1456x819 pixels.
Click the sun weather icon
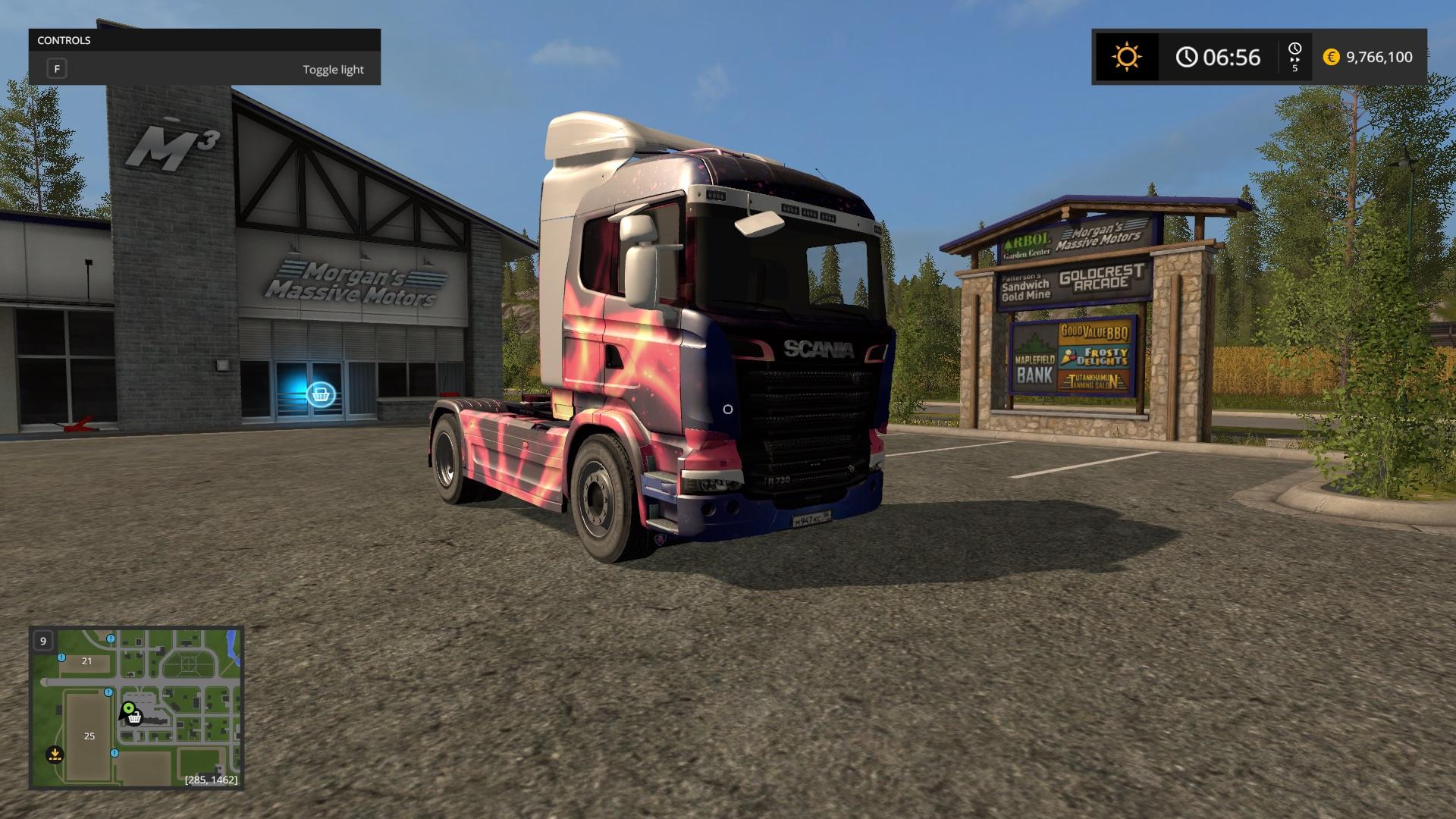[1126, 57]
